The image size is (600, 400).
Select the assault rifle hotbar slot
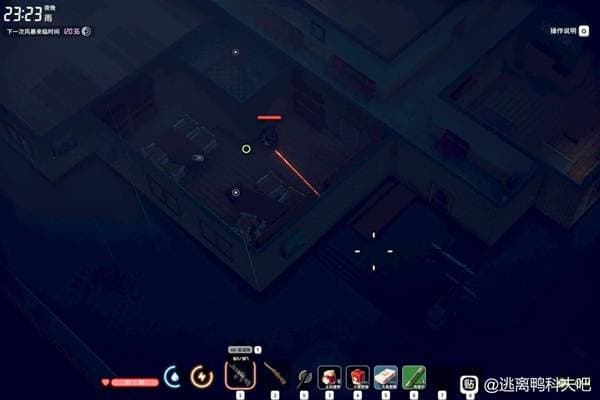click(240, 376)
